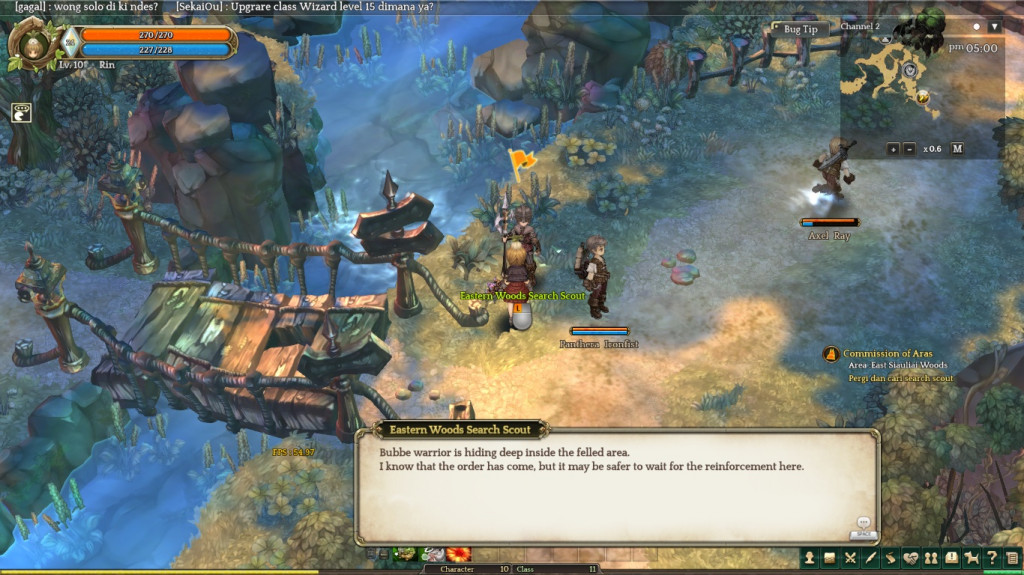Open the system menu list icon
The width and height of the screenshot is (1024, 575).
click(1011, 558)
